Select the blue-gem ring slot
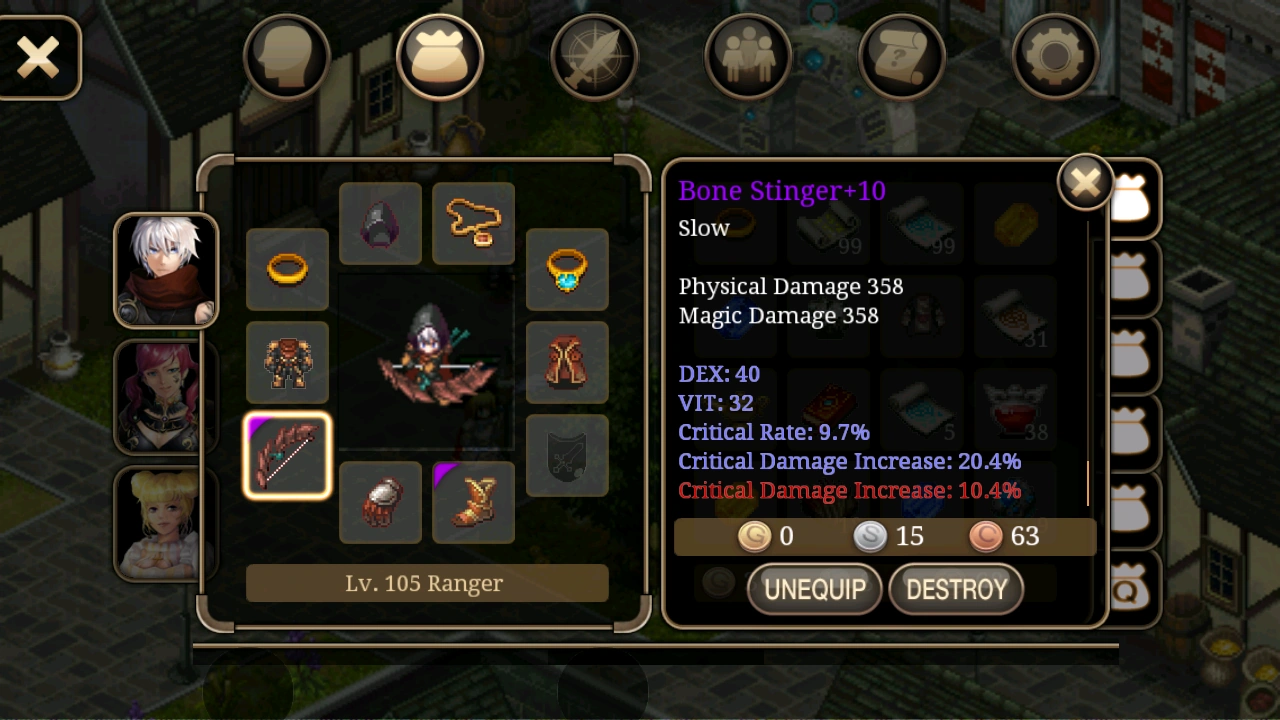Viewport: 1280px width, 720px height. pyautogui.click(x=567, y=269)
